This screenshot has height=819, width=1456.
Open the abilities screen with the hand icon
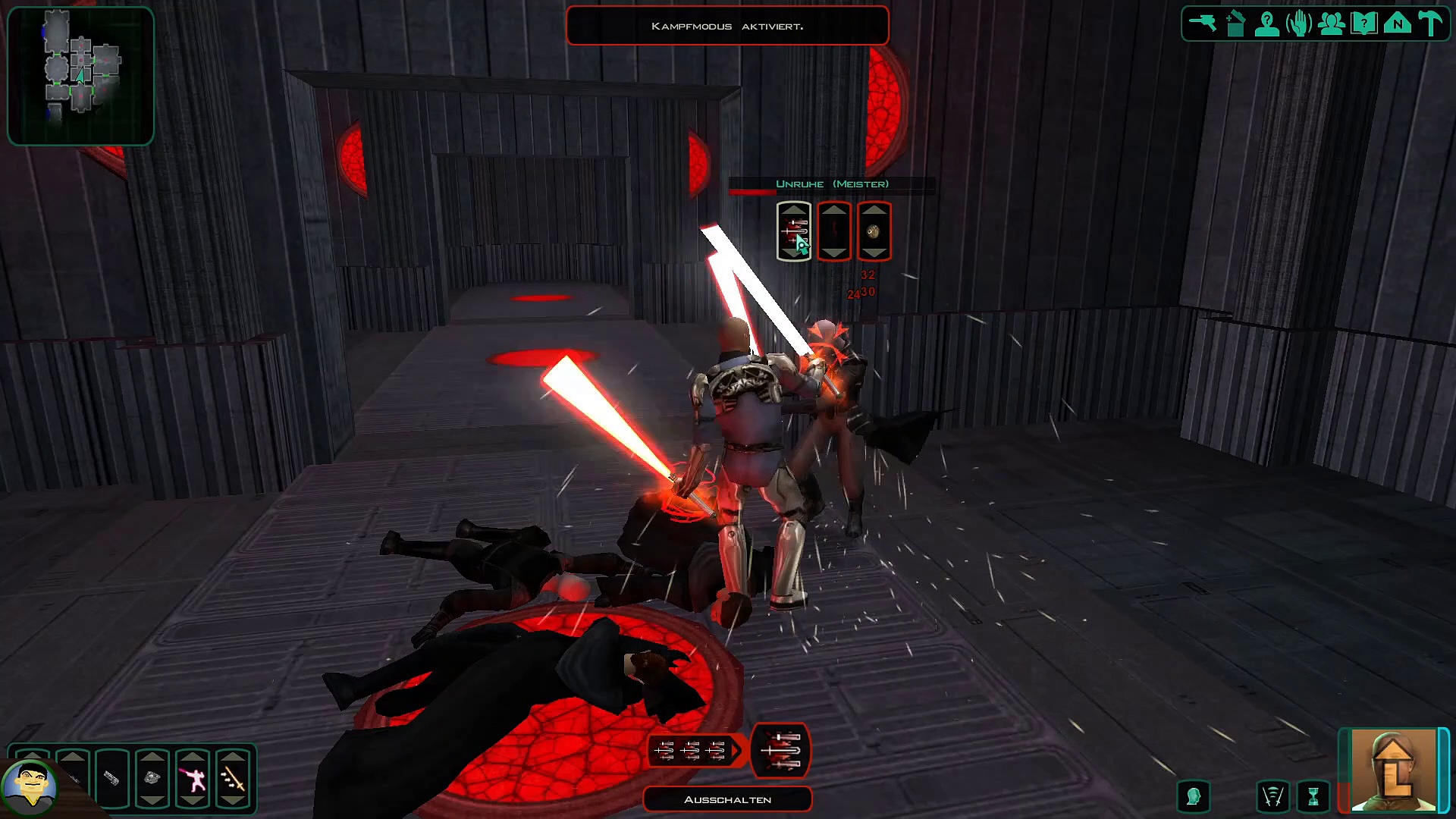(x=1299, y=24)
